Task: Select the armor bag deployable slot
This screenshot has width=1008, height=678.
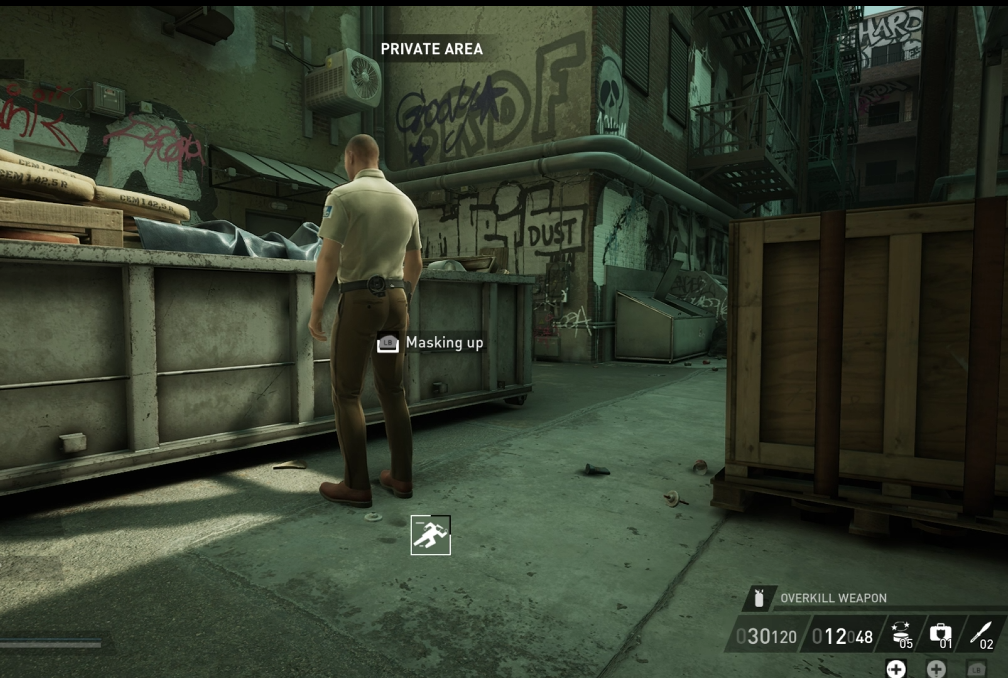Action: point(940,634)
